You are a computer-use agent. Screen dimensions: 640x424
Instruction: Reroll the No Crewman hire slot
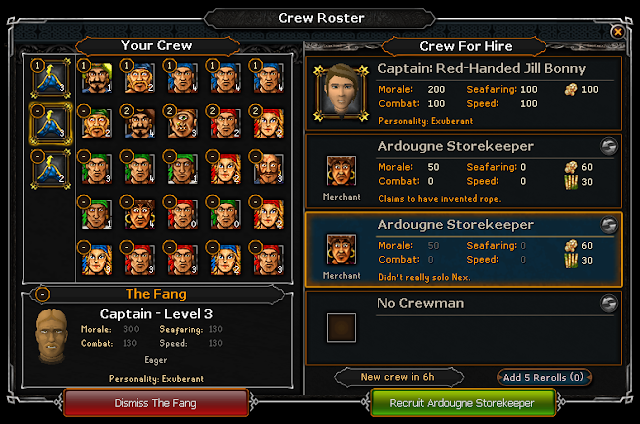tap(607, 303)
